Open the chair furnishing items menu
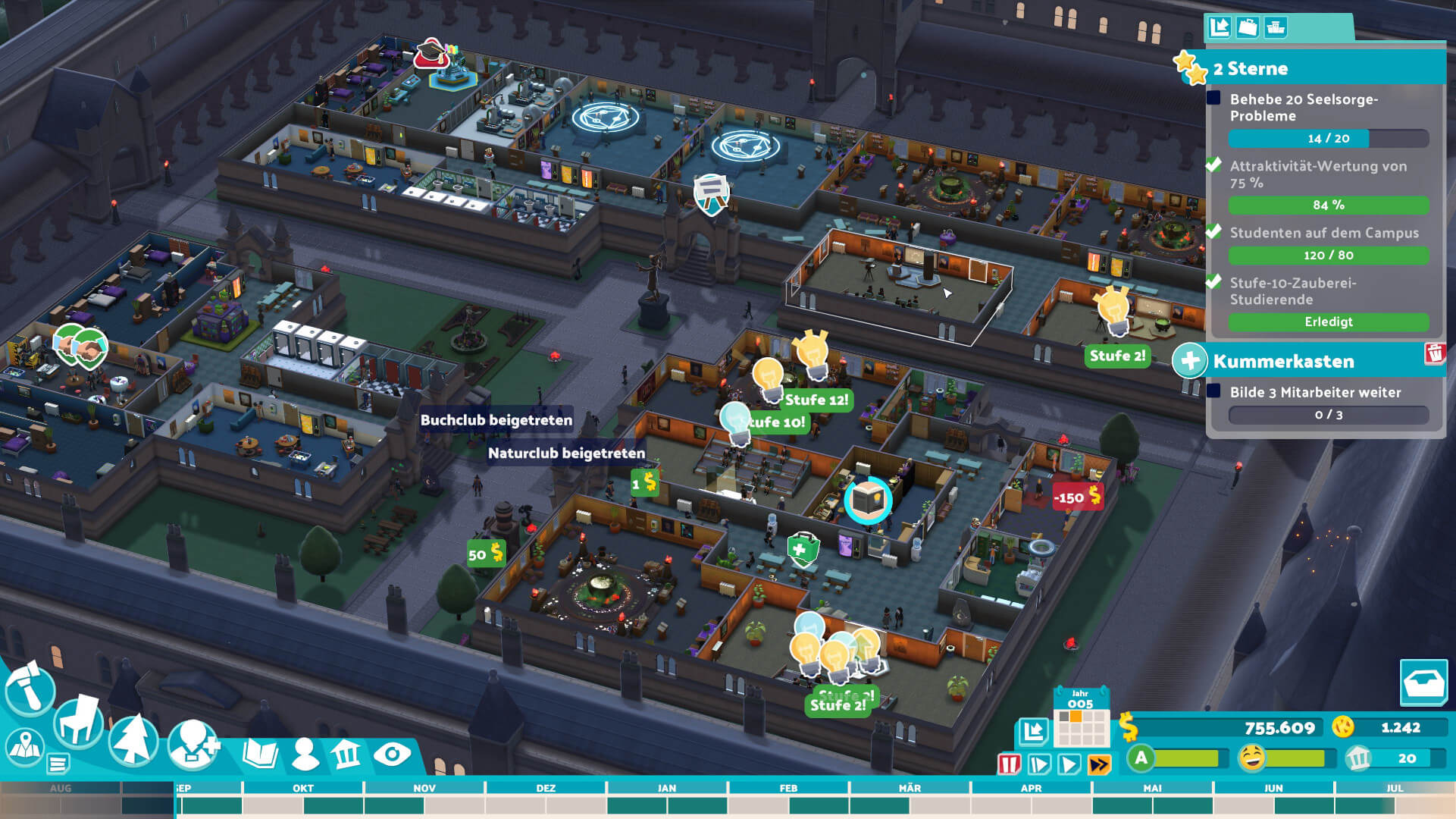The width and height of the screenshot is (1456, 819). coord(80,722)
